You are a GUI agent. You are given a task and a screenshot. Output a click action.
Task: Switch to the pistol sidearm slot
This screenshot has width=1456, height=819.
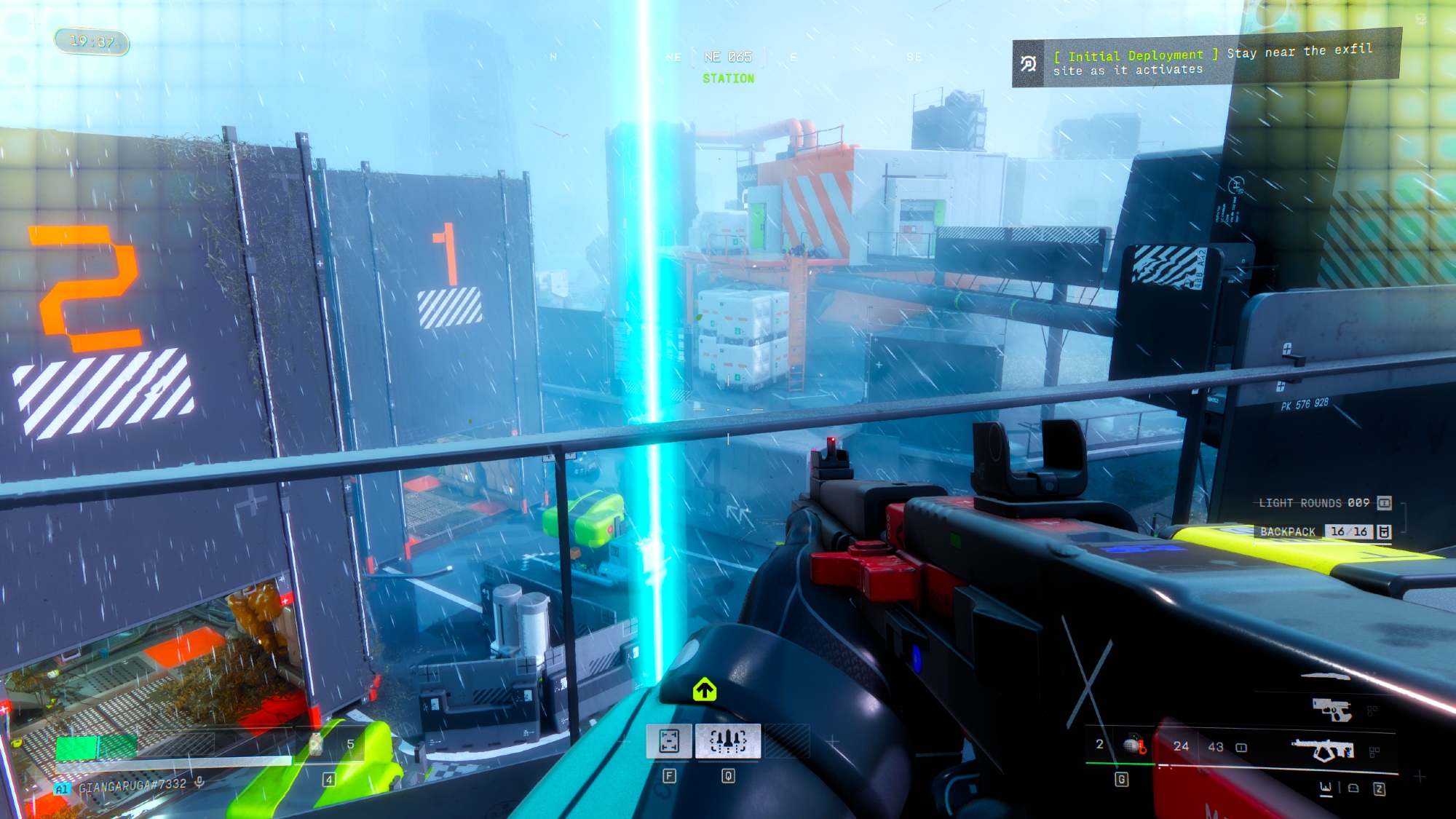tap(1332, 708)
